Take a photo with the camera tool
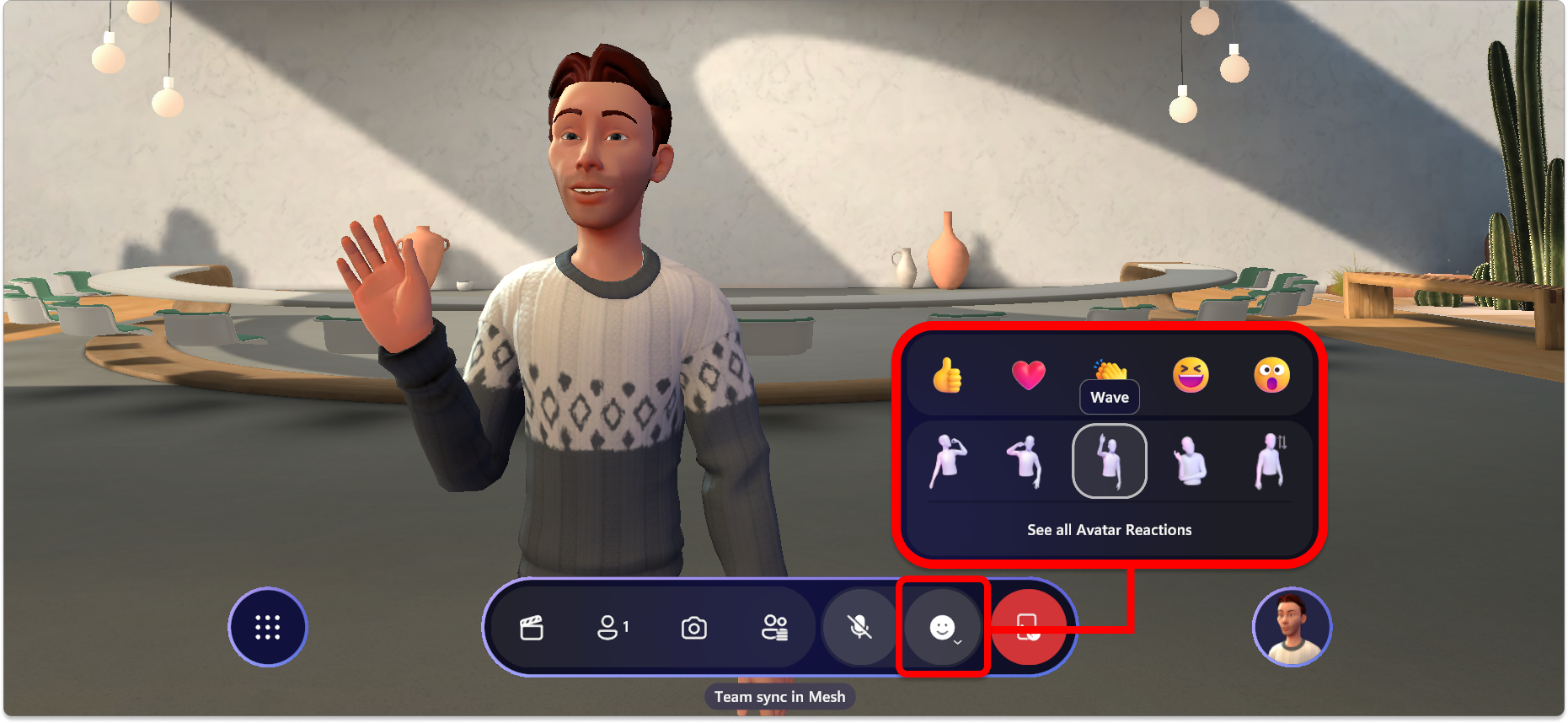Screen dimensions: 1568x723 pyautogui.click(x=693, y=627)
